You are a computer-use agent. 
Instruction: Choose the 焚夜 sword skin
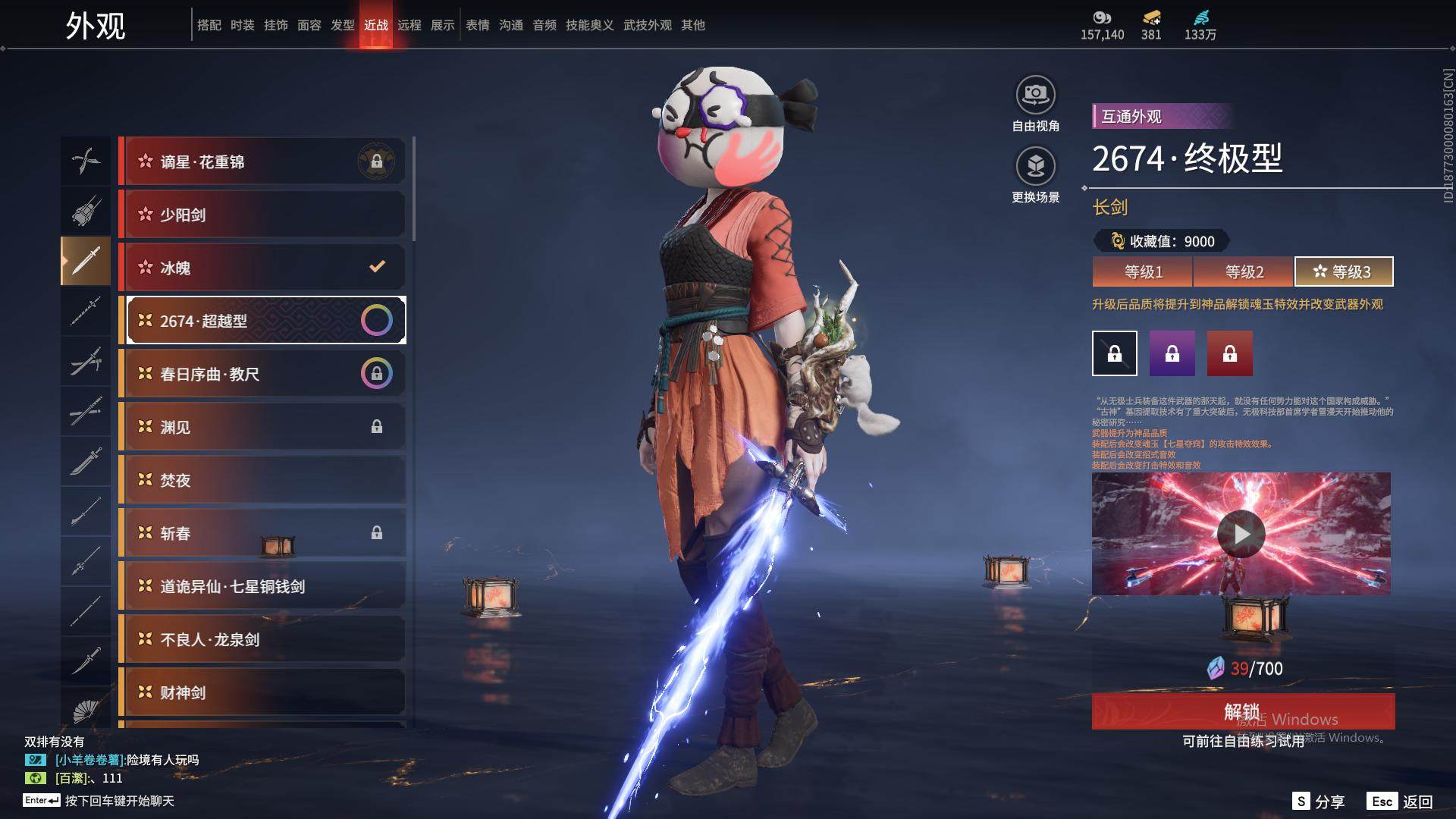click(262, 480)
